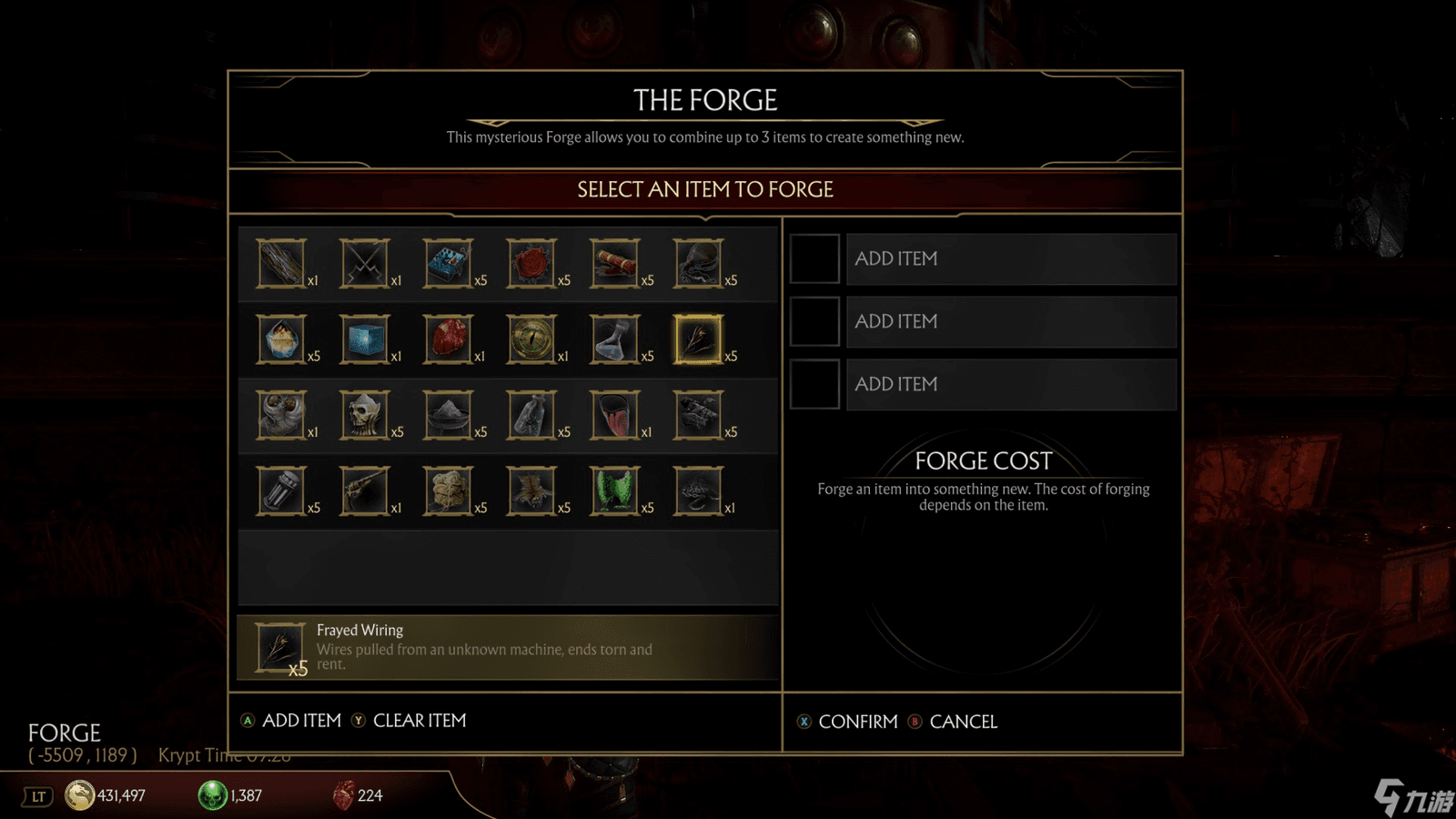Viewport: 1456px width, 819px height.
Task: Choose the wooden plank item slot
Action: (x=281, y=264)
